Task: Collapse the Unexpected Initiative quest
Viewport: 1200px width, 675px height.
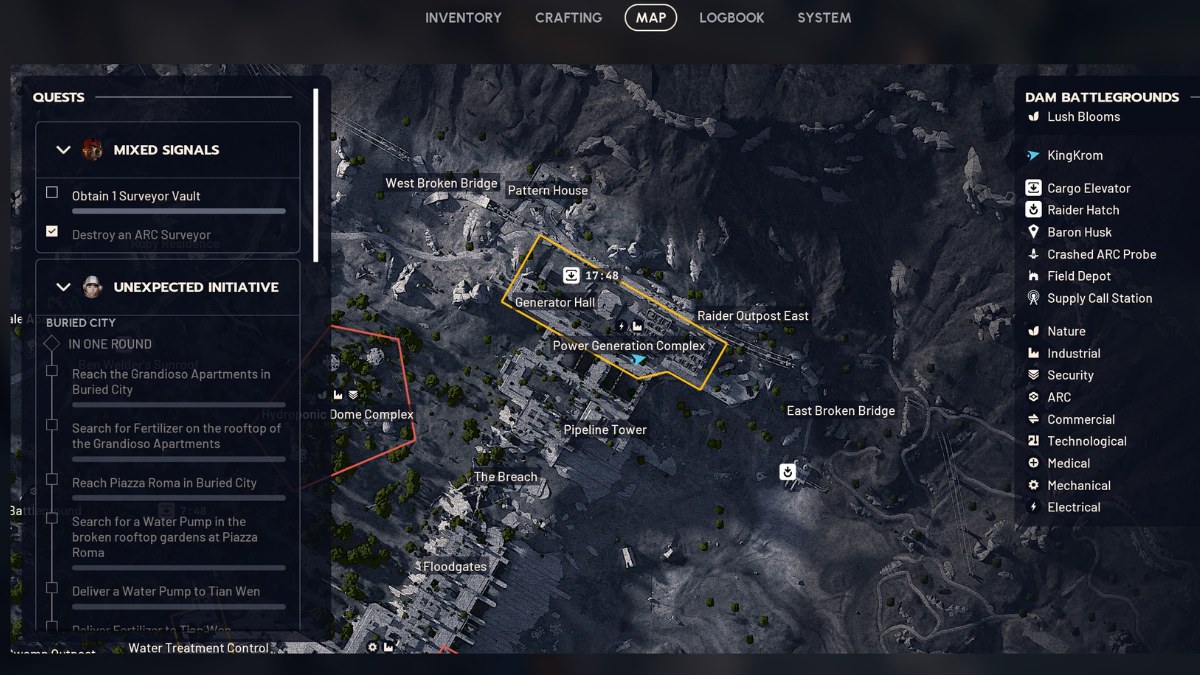Action: pyautogui.click(x=64, y=287)
